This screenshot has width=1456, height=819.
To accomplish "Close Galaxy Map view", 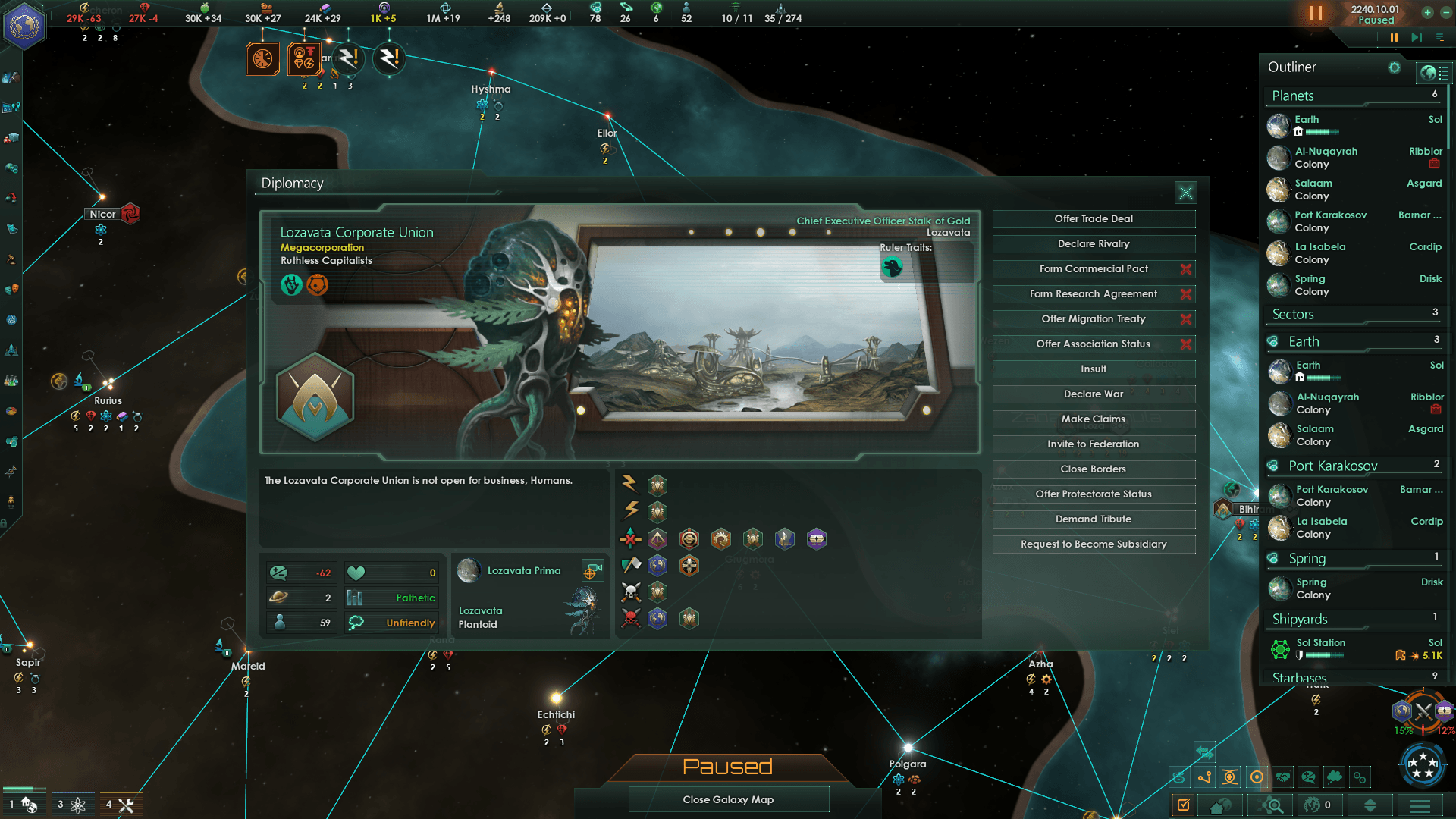I will tap(728, 800).
